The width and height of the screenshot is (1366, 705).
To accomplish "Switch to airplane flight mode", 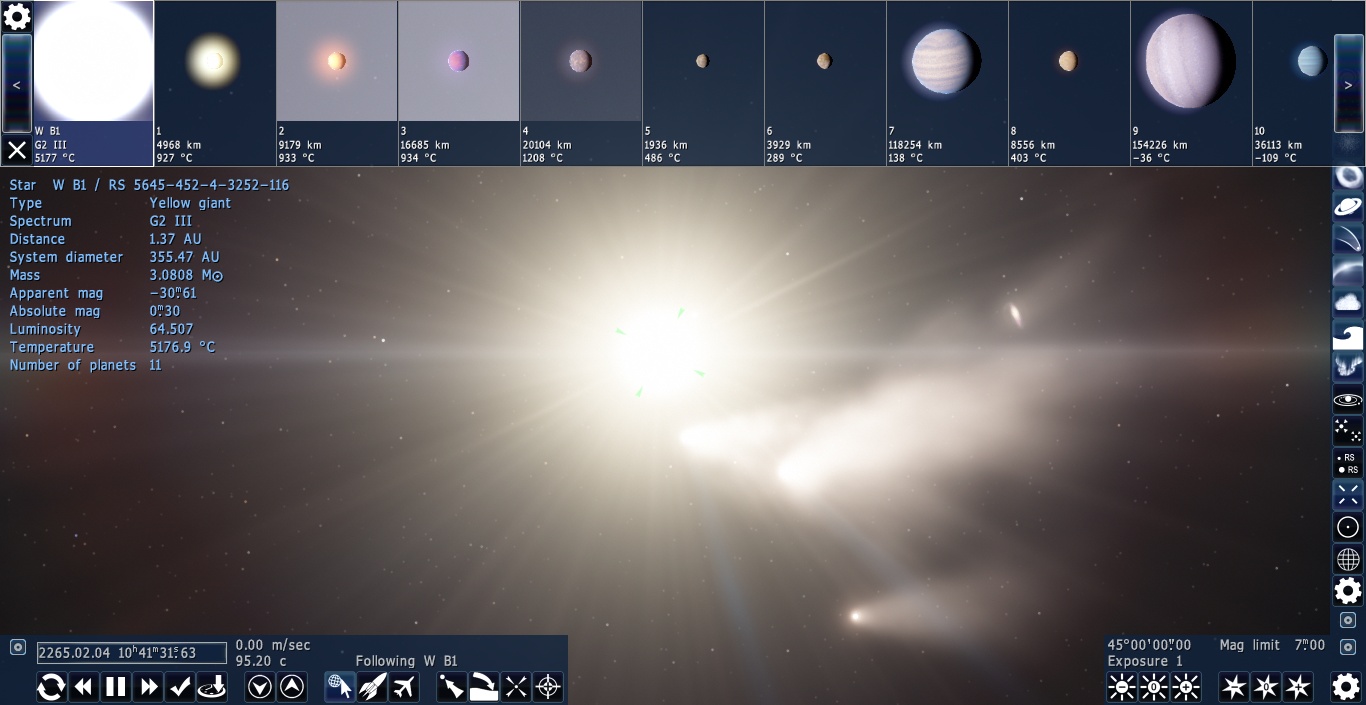I will 404,687.
